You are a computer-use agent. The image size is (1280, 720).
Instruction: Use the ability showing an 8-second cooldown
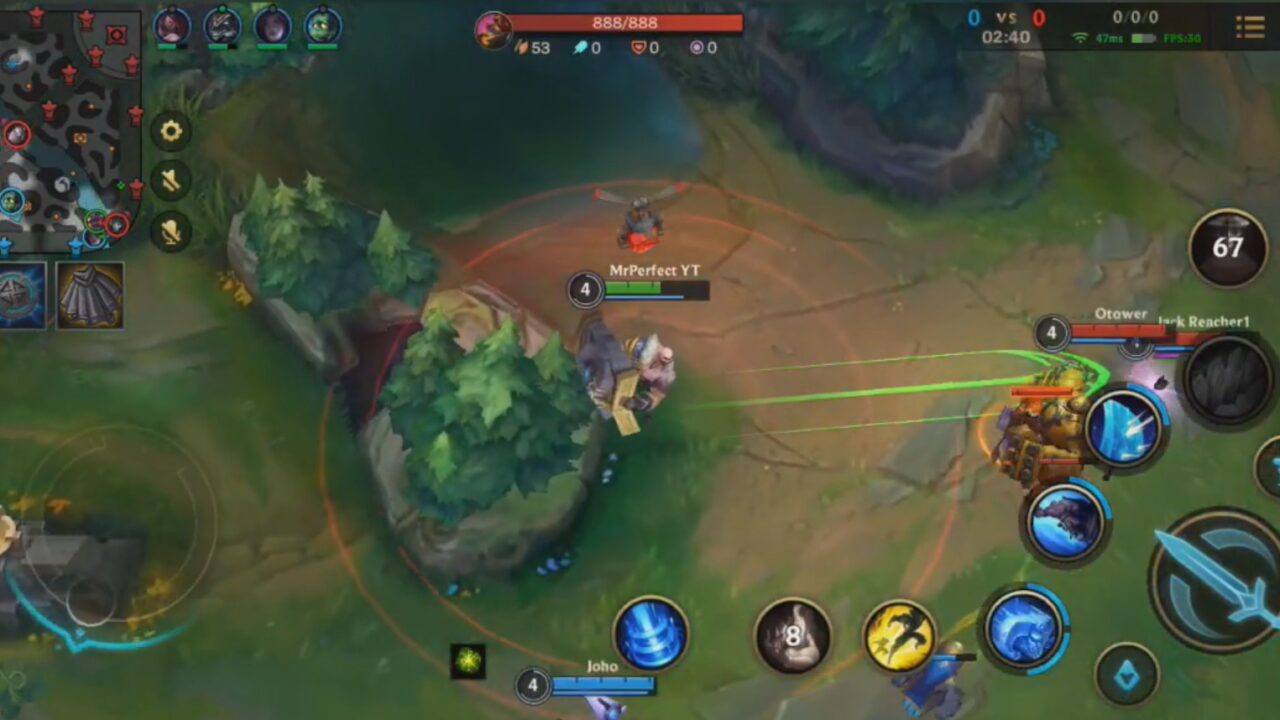tap(792, 633)
